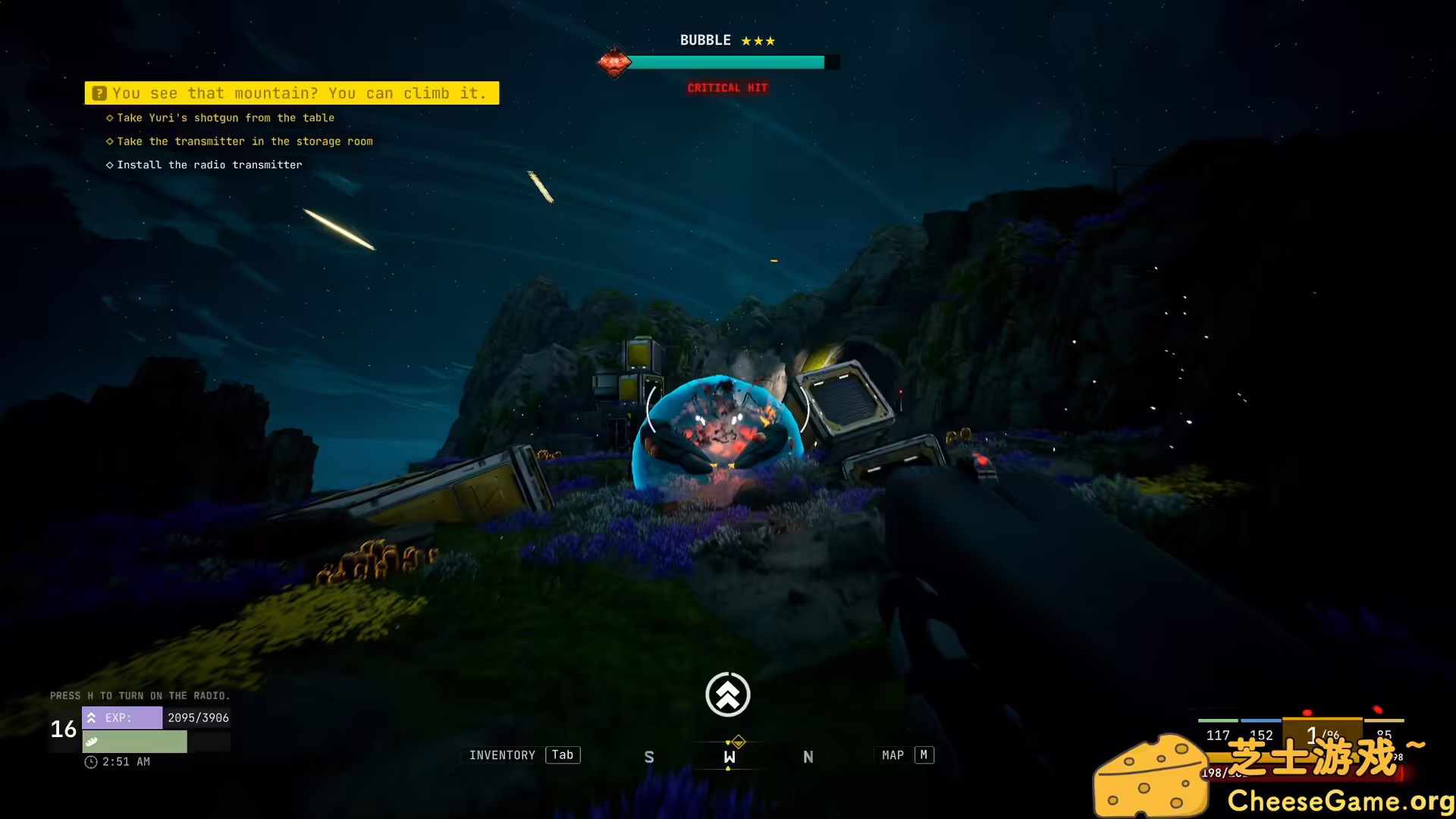Click the red boss emblem beside Bubble's health bar

(x=614, y=62)
